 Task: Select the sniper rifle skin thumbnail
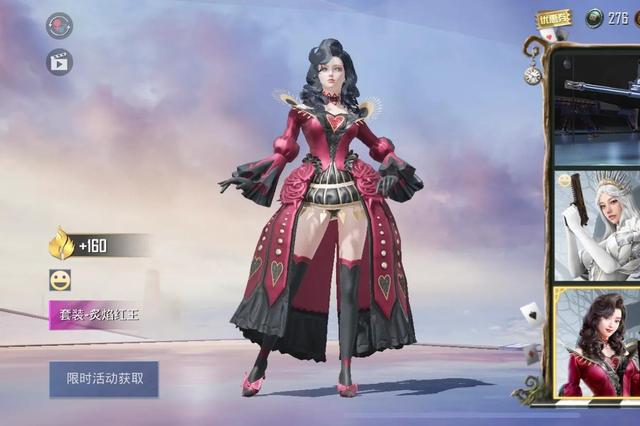[x=597, y=105]
